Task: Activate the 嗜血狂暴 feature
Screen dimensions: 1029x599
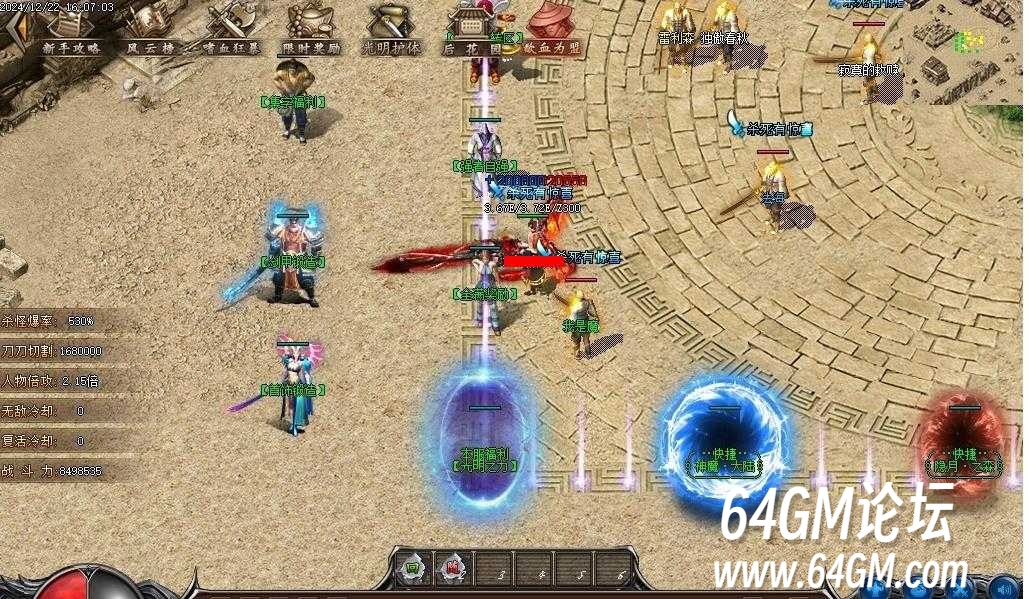Action: [231, 30]
